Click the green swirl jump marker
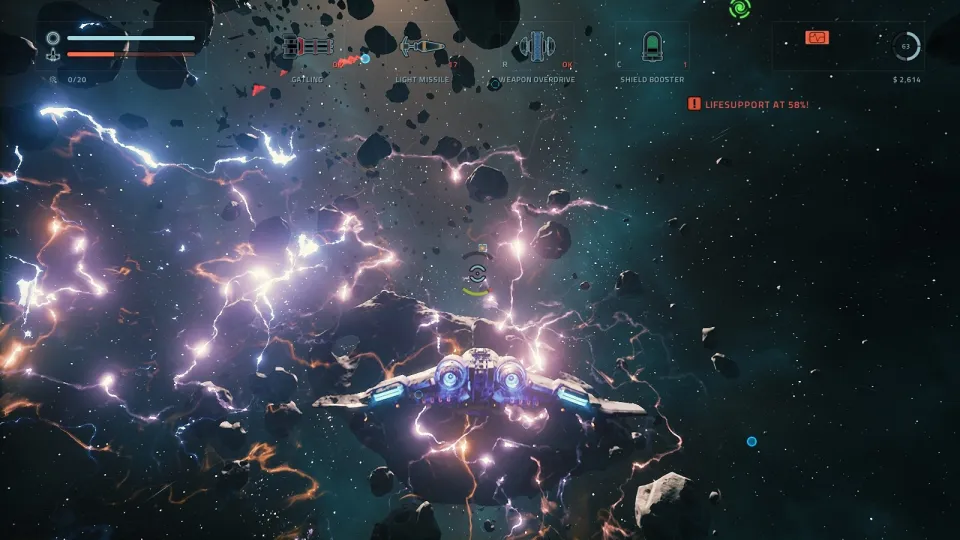Image resolution: width=960 pixels, height=540 pixels. (x=740, y=9)
